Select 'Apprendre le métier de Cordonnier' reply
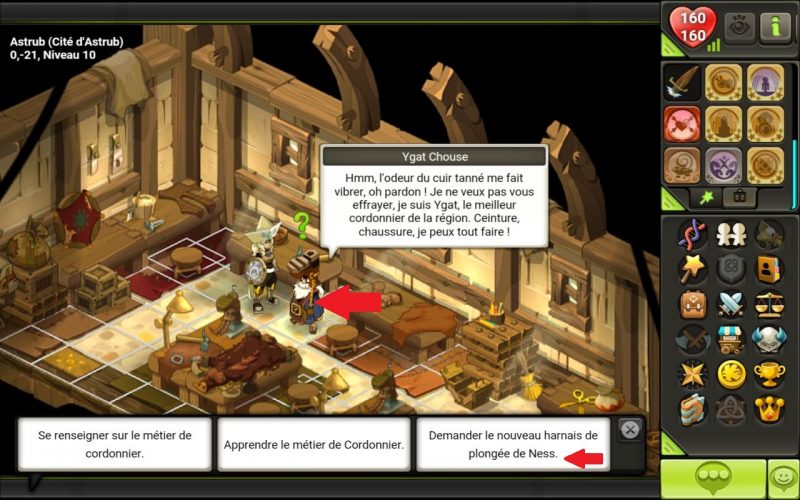 coord(314,443)
